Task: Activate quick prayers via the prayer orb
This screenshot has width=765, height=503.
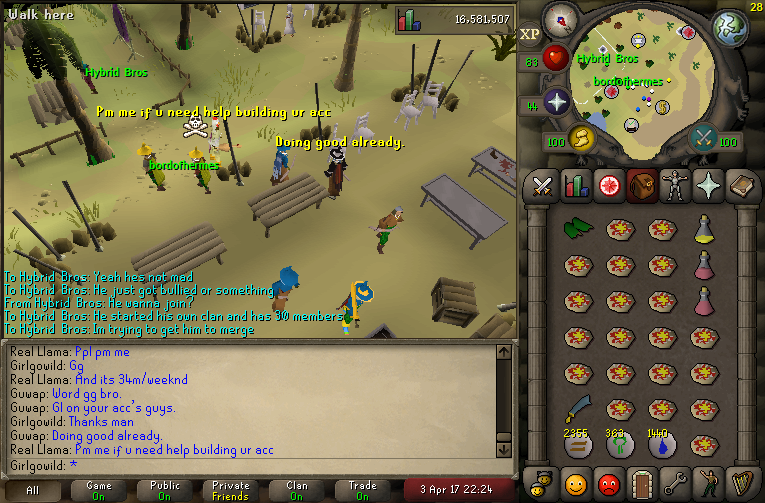Action: [556, 102]
